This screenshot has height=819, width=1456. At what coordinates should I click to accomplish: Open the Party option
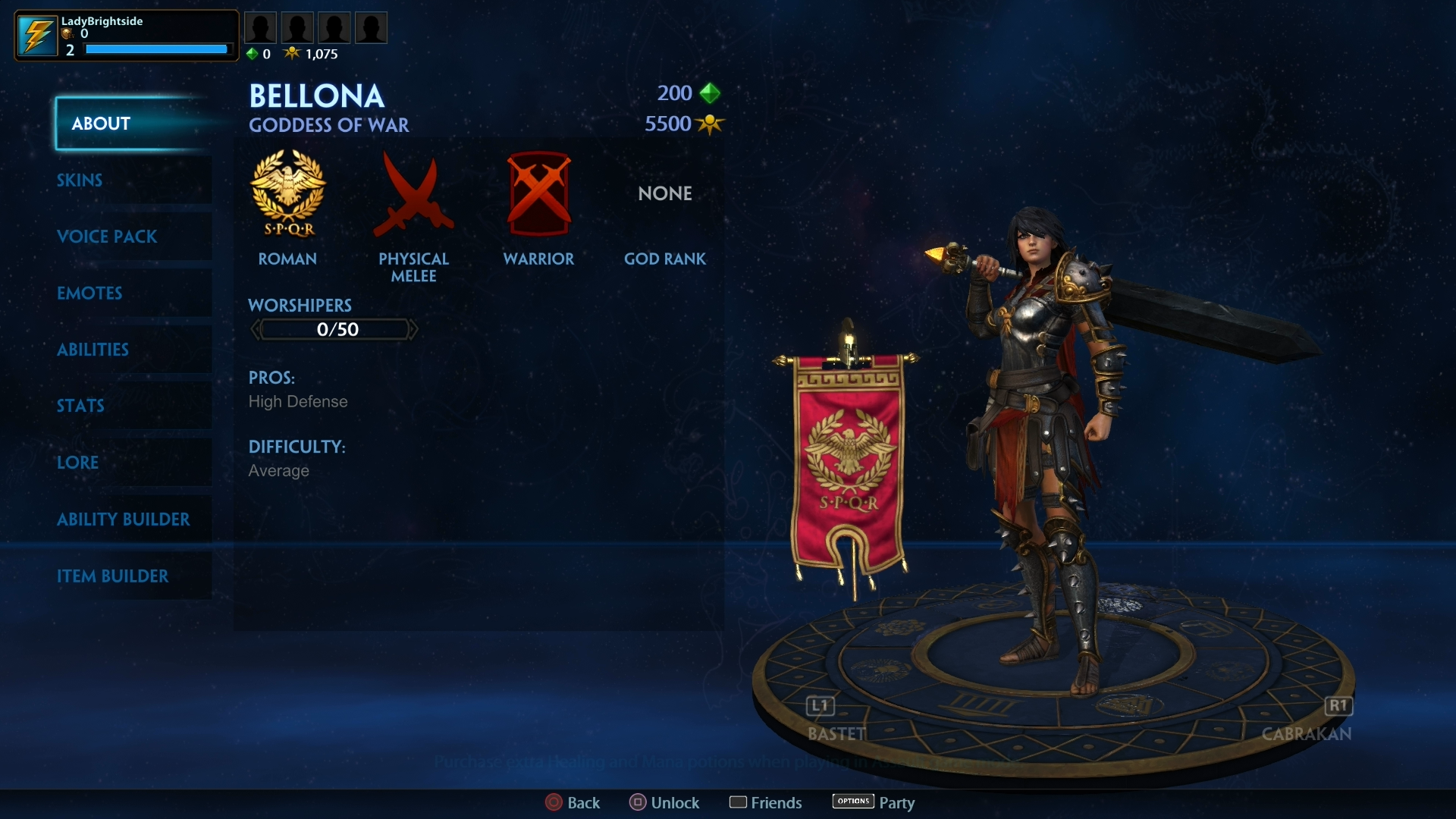pos(872,802)
